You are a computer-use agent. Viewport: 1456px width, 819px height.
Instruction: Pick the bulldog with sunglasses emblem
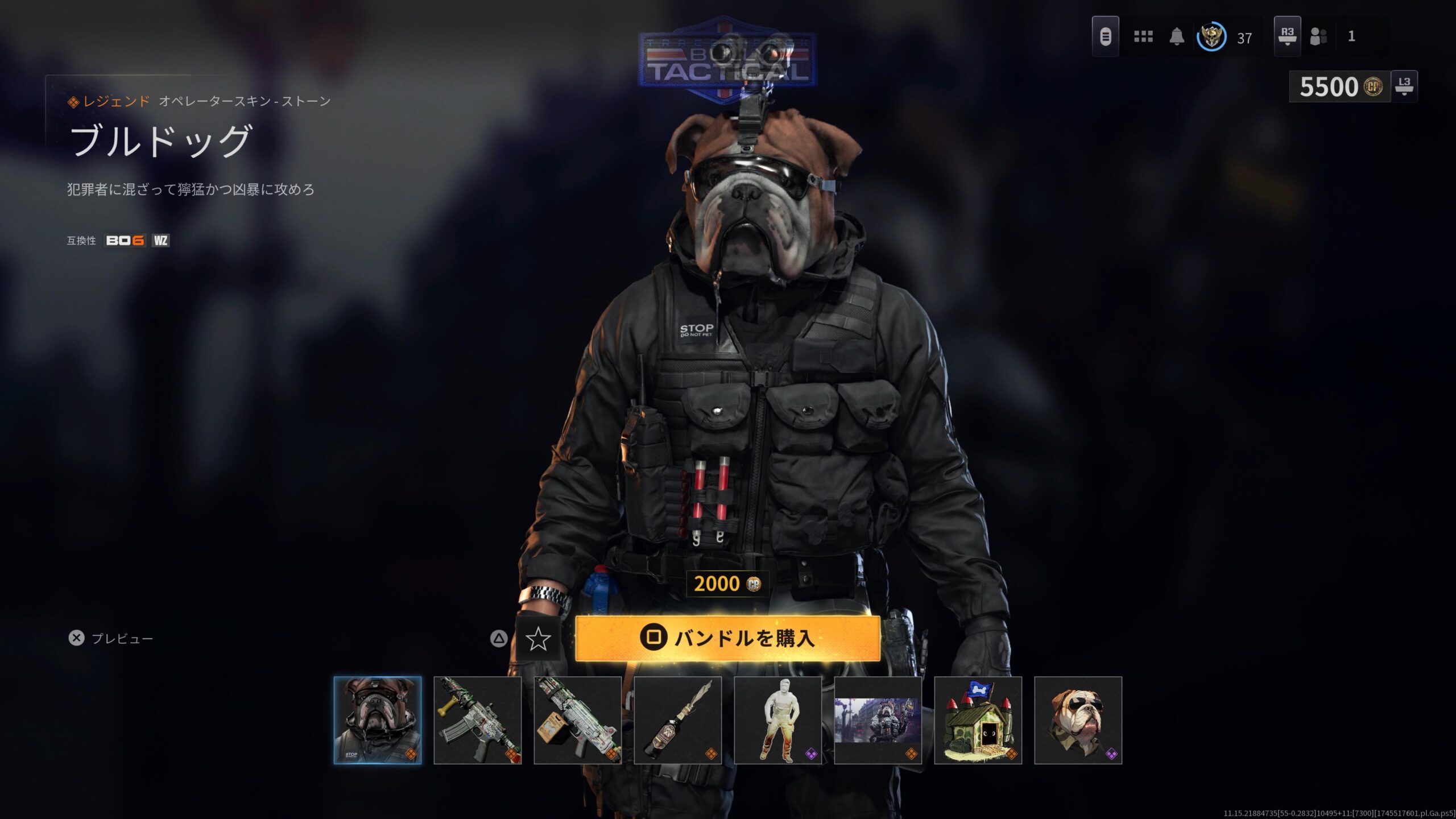(x=1078, y=720)
